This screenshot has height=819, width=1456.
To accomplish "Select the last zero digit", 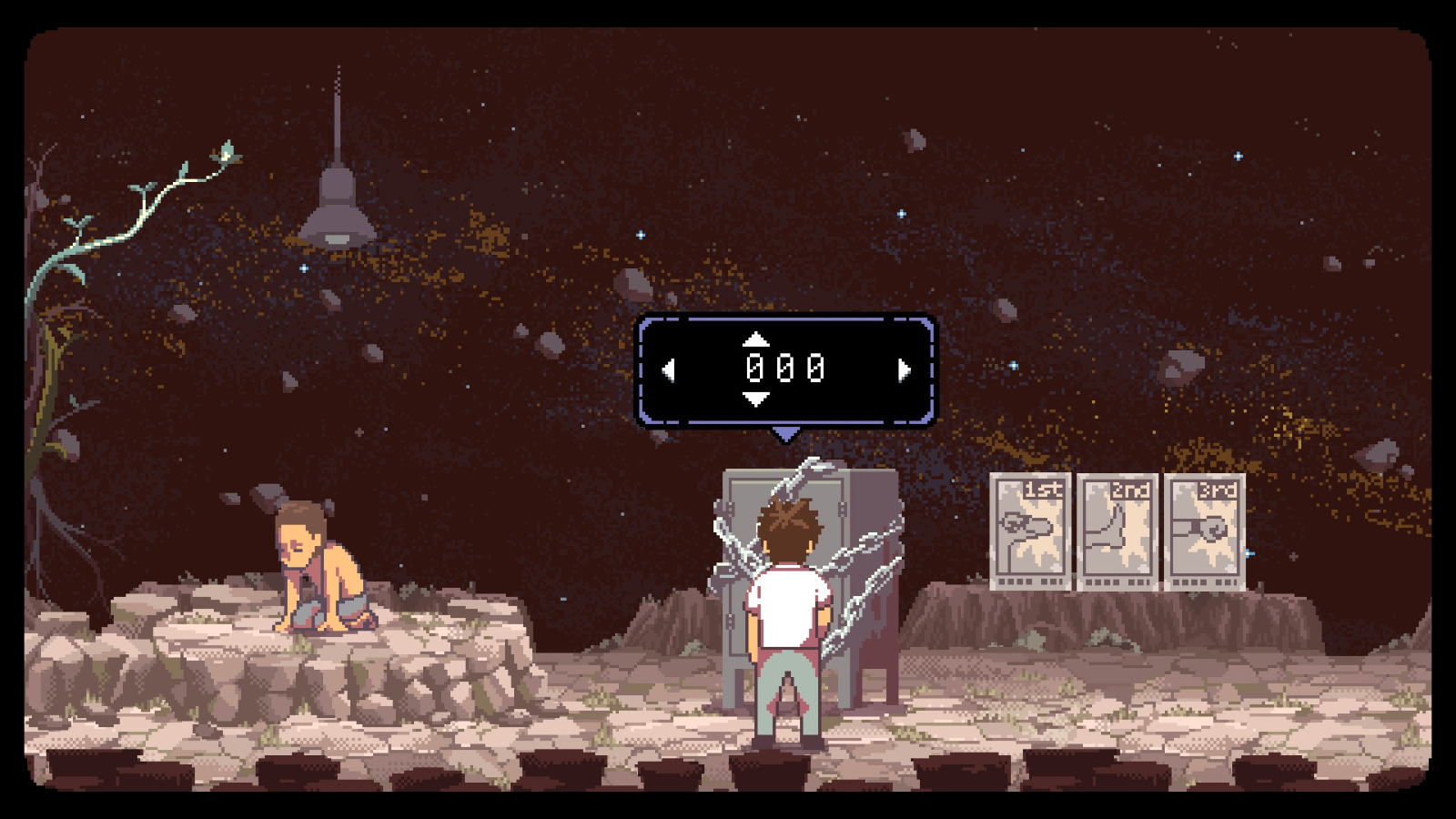I will [817, 369].
